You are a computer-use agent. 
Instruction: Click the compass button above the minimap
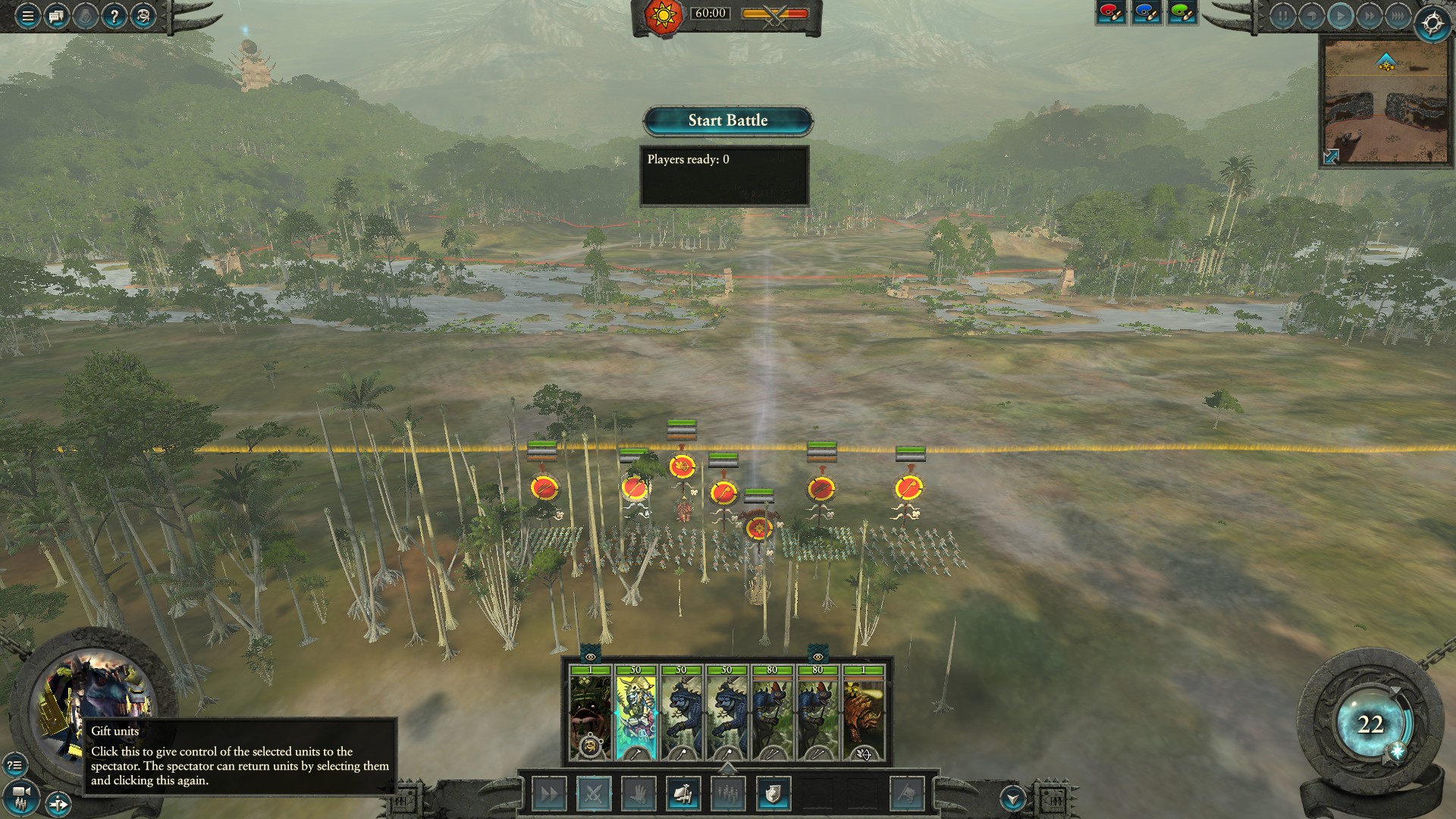[x=1432, y=24]
